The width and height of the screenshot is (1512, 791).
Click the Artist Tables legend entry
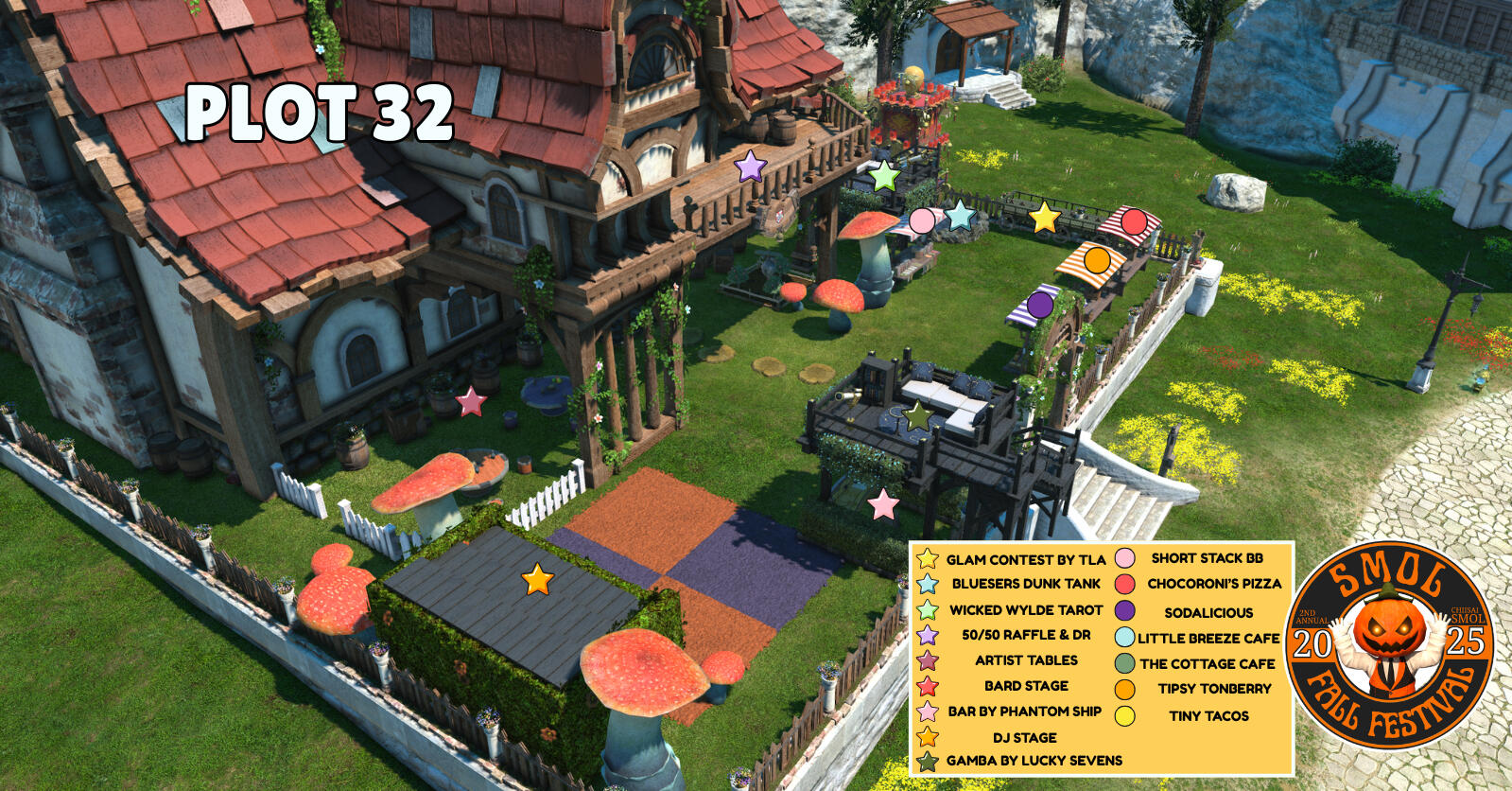pos(1026,660)
